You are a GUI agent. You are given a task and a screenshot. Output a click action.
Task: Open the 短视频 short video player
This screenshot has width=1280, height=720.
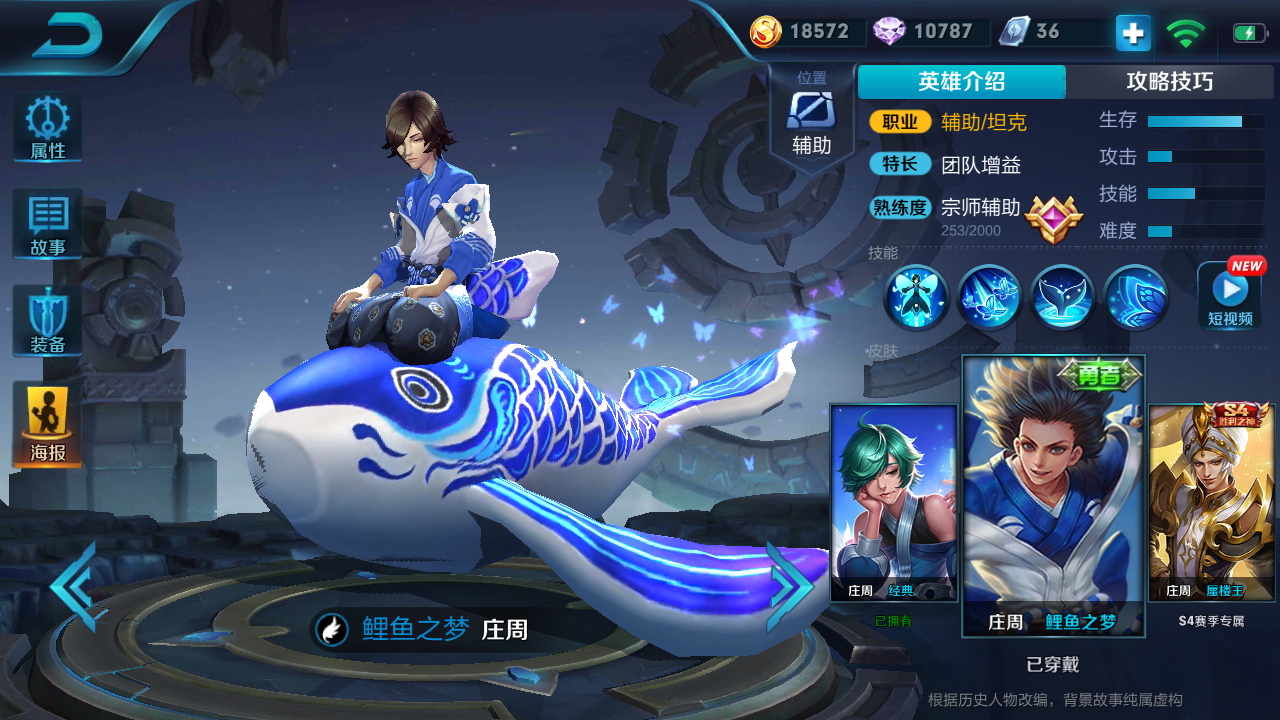[1229, 297]
